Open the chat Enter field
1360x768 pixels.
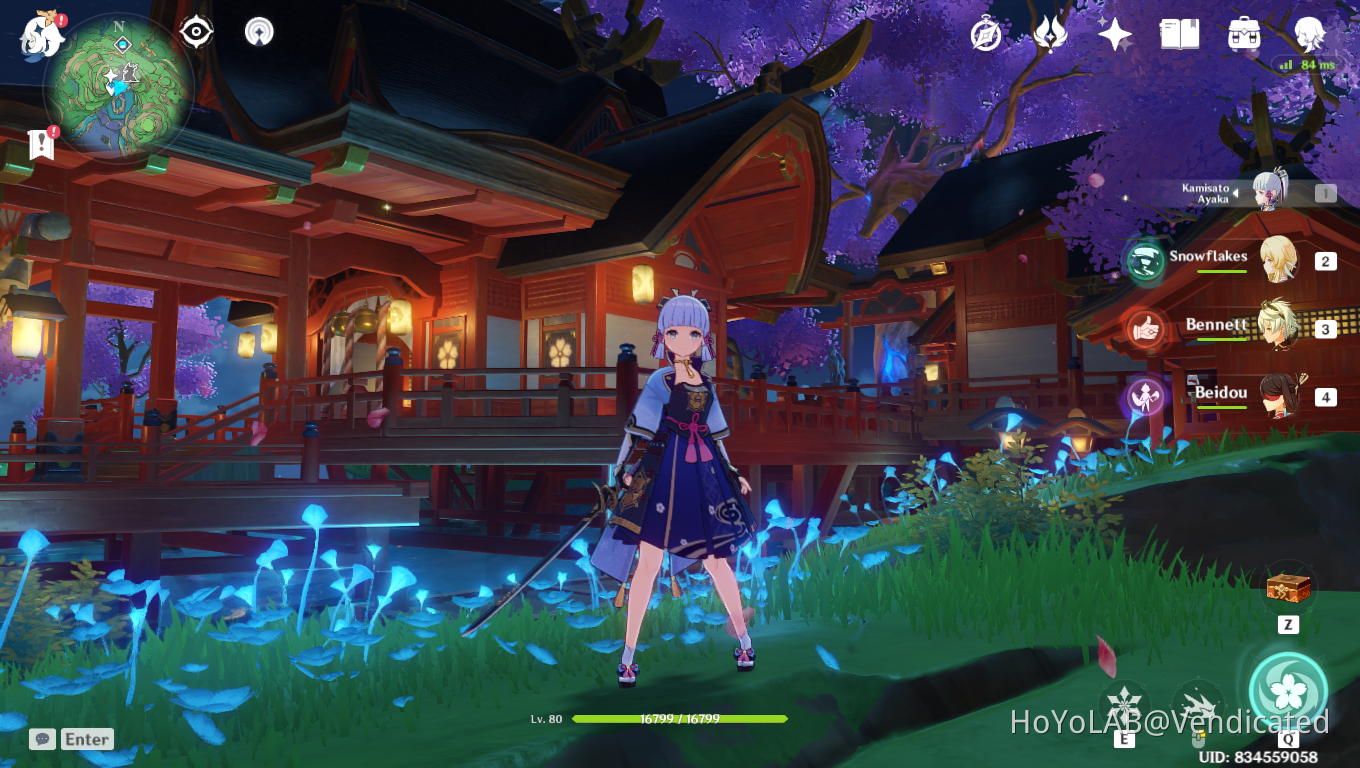click(85, 739)
